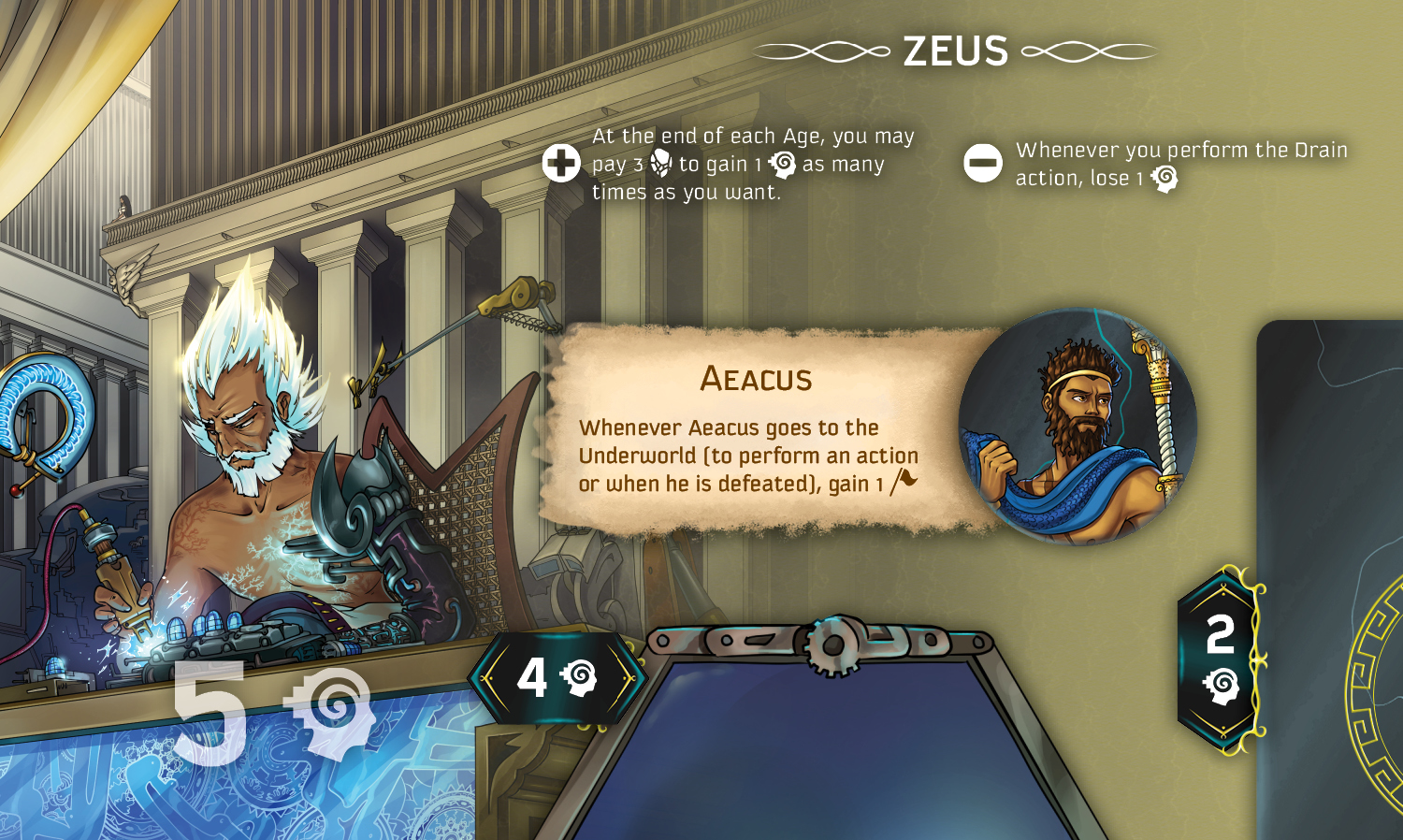Select the plus-sign Age ability icon

(x=561, y=164)
